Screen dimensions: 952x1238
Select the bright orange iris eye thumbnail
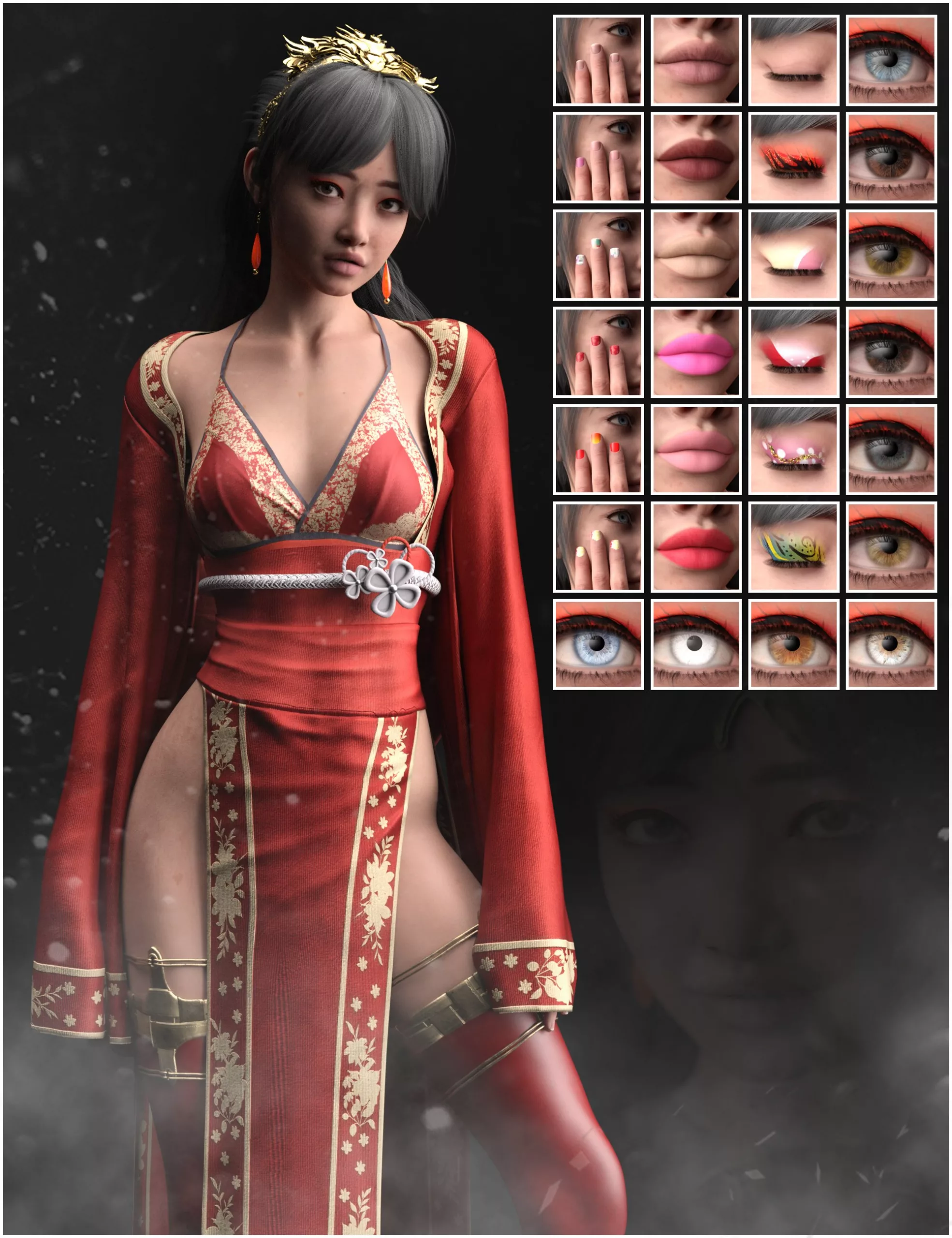tap(793, 645)
